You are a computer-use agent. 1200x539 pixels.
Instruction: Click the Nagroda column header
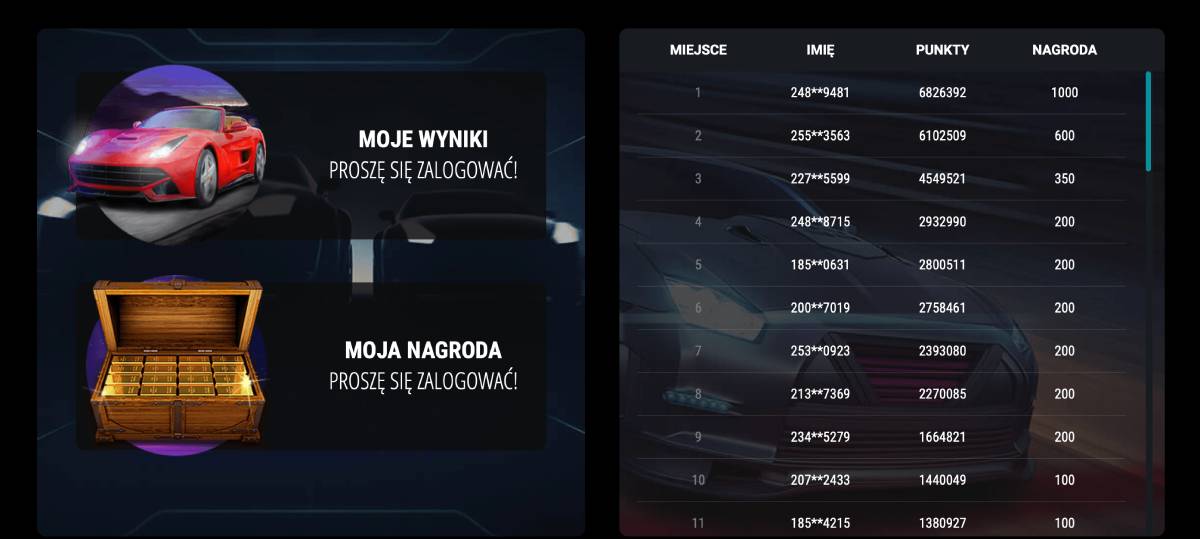(1064, 50)
